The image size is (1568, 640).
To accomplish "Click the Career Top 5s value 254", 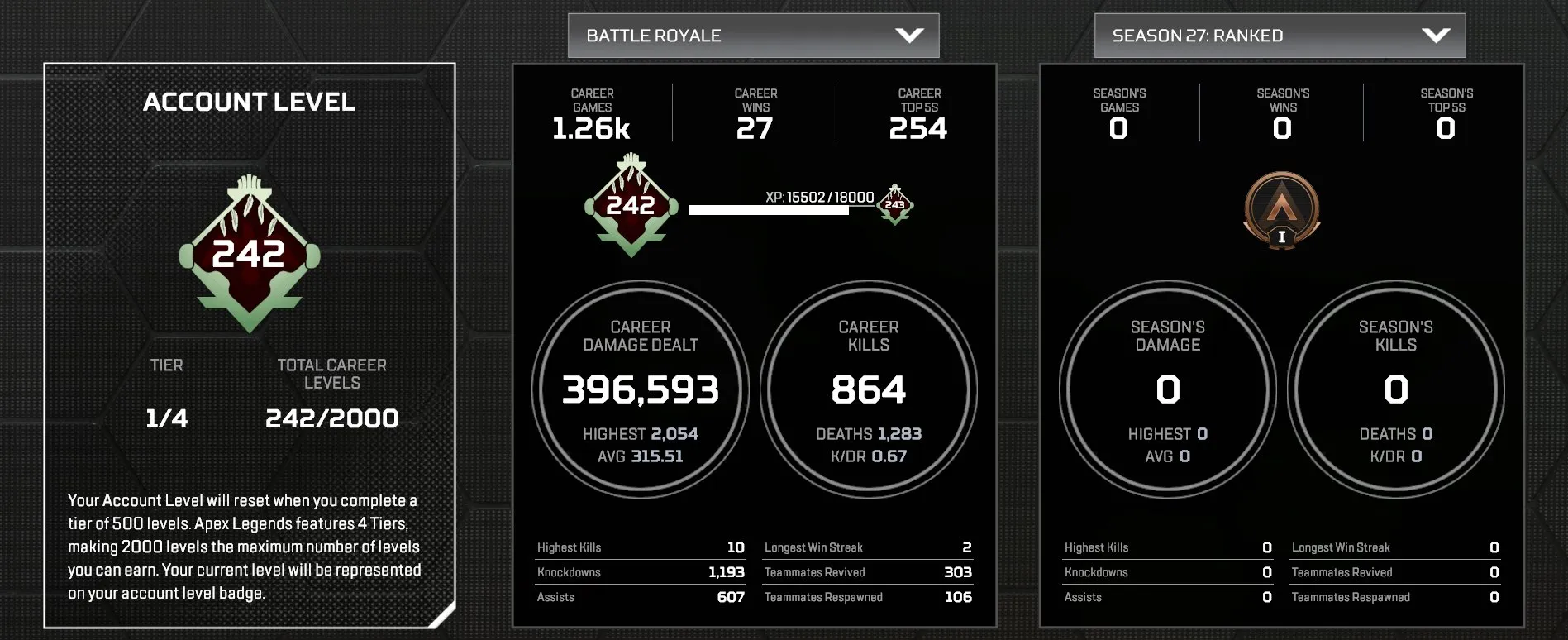I will pos(919,128).
